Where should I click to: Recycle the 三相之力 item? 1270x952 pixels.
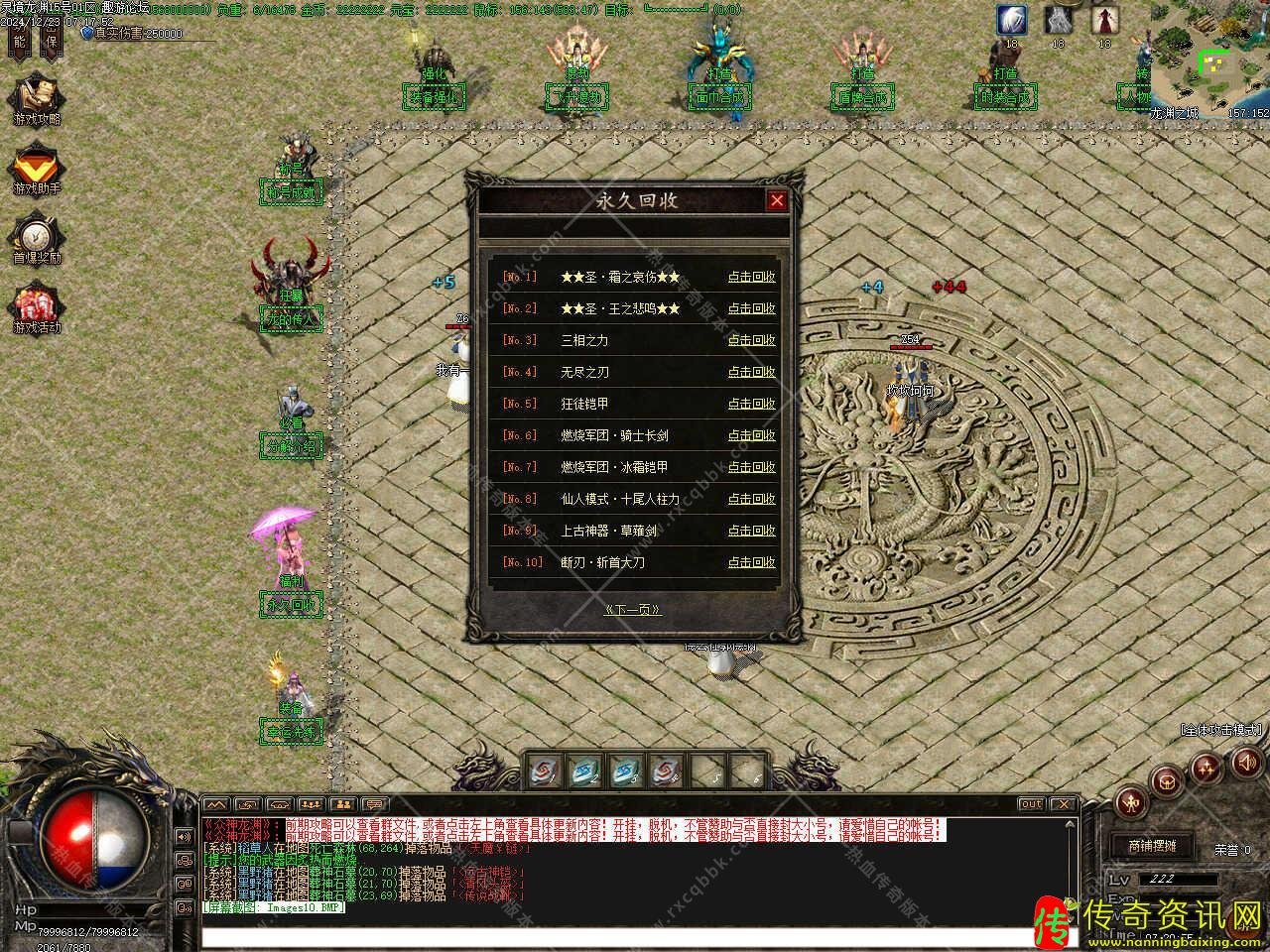pyautogui.click(x=751, y=340)
